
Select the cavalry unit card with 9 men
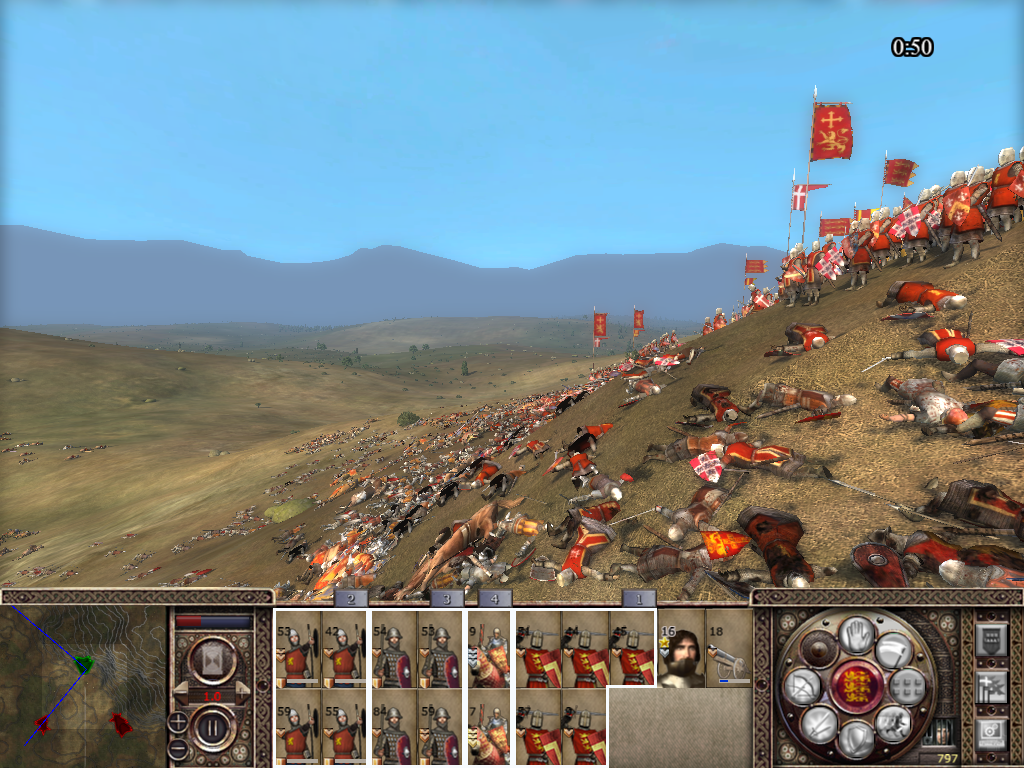coord(488,649)
